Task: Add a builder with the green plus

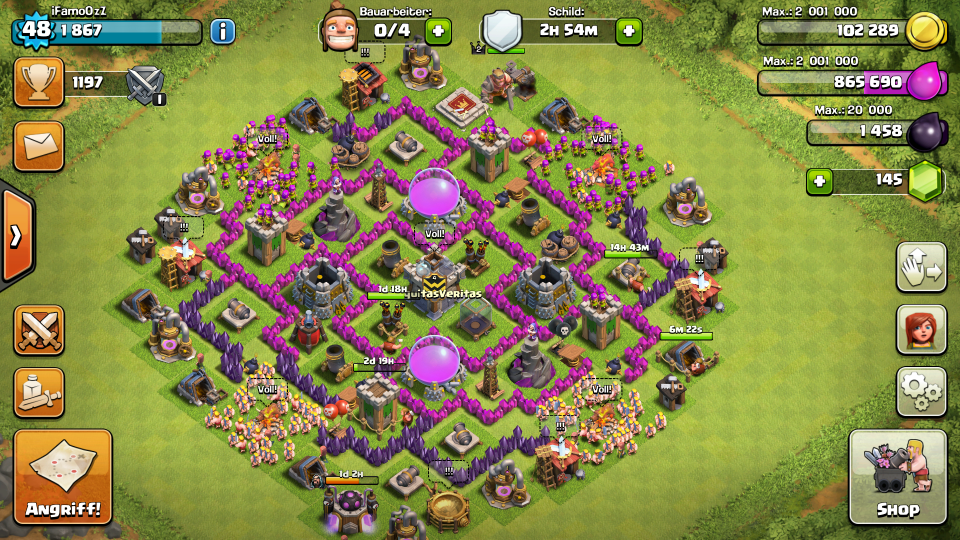Action: (438, 31)
